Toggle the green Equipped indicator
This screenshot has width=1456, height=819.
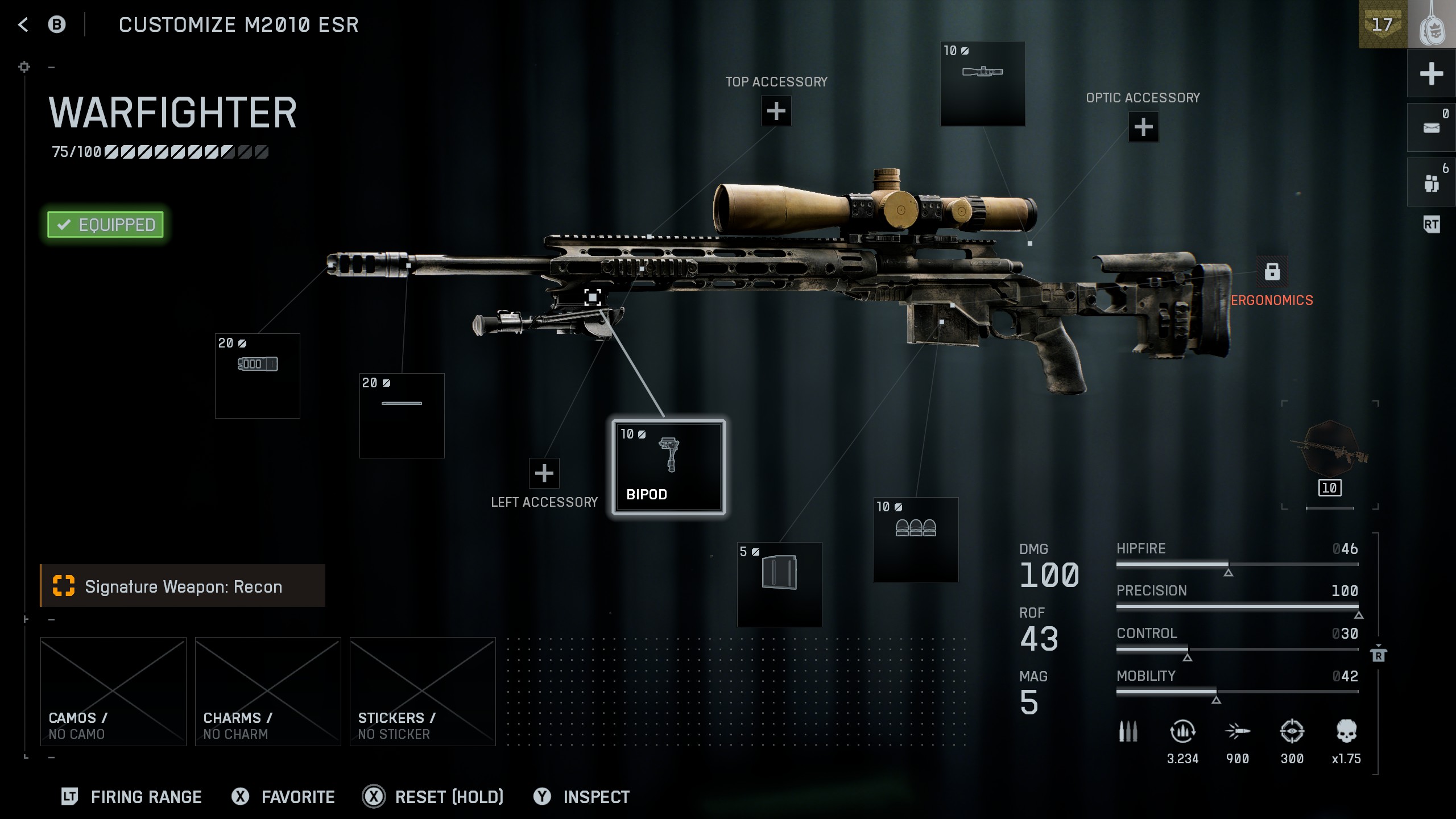pyautogui.click(x=105, y=224)
